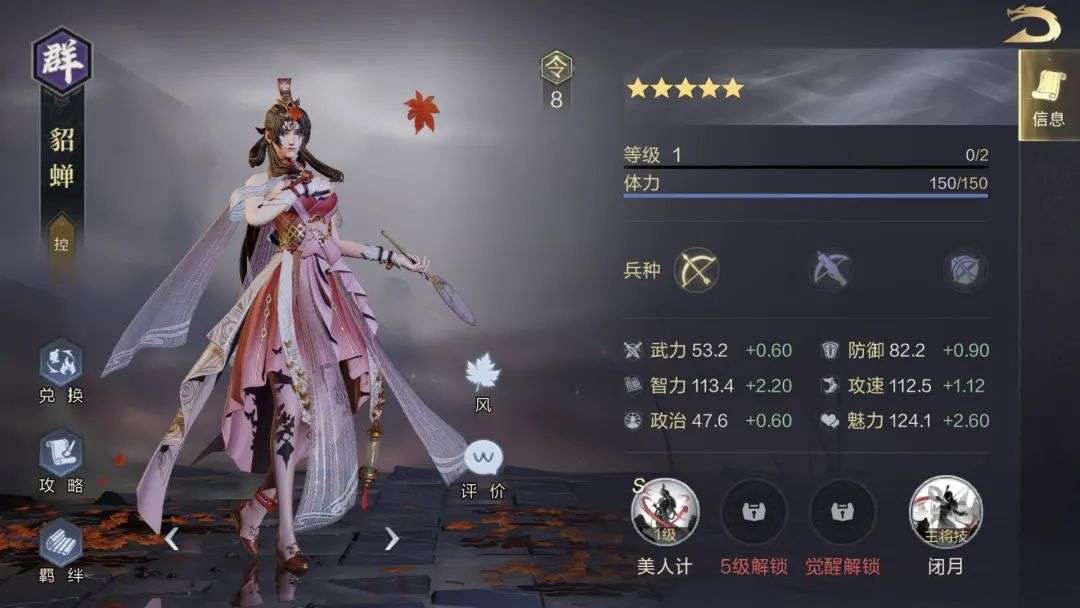Select the 5级解锁 locked skill slot
The height and width of the screenshot is (608, 1080).
click(x=754, y=513)
